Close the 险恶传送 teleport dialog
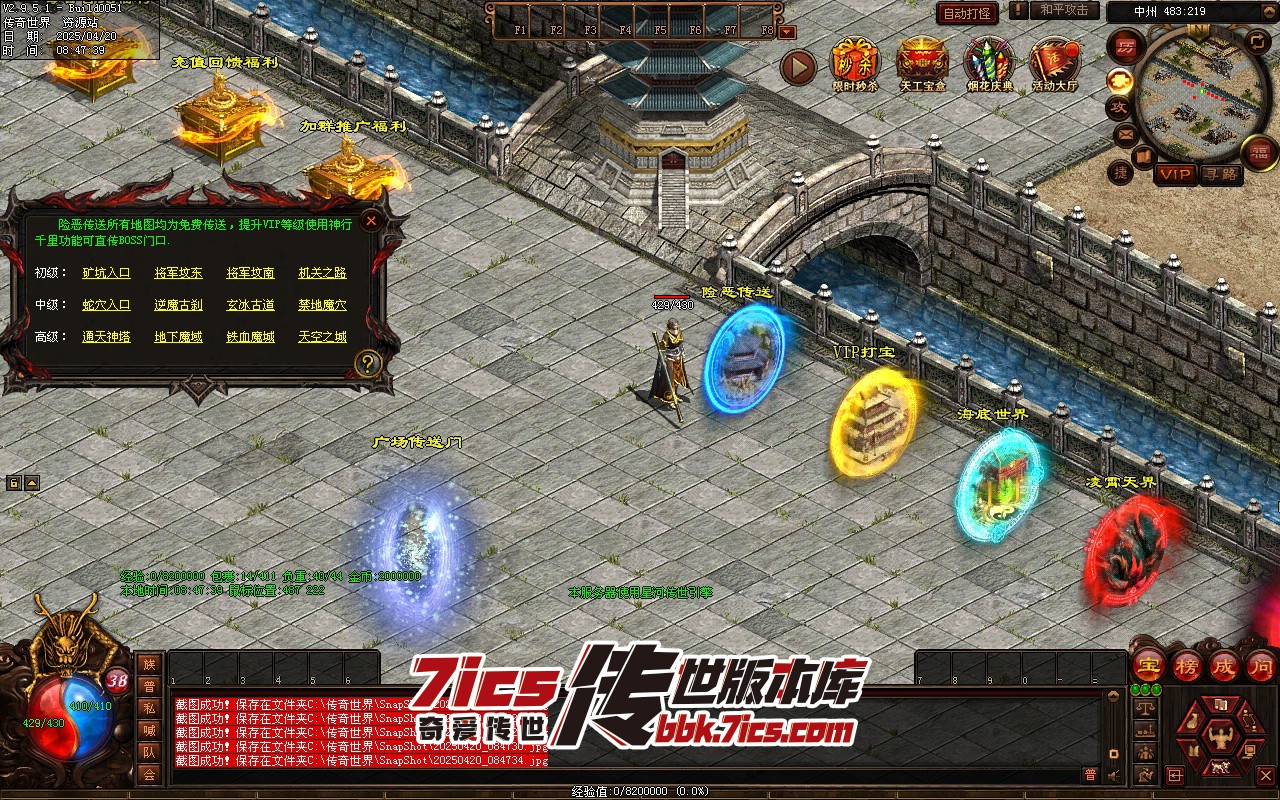 click(371, 220)
